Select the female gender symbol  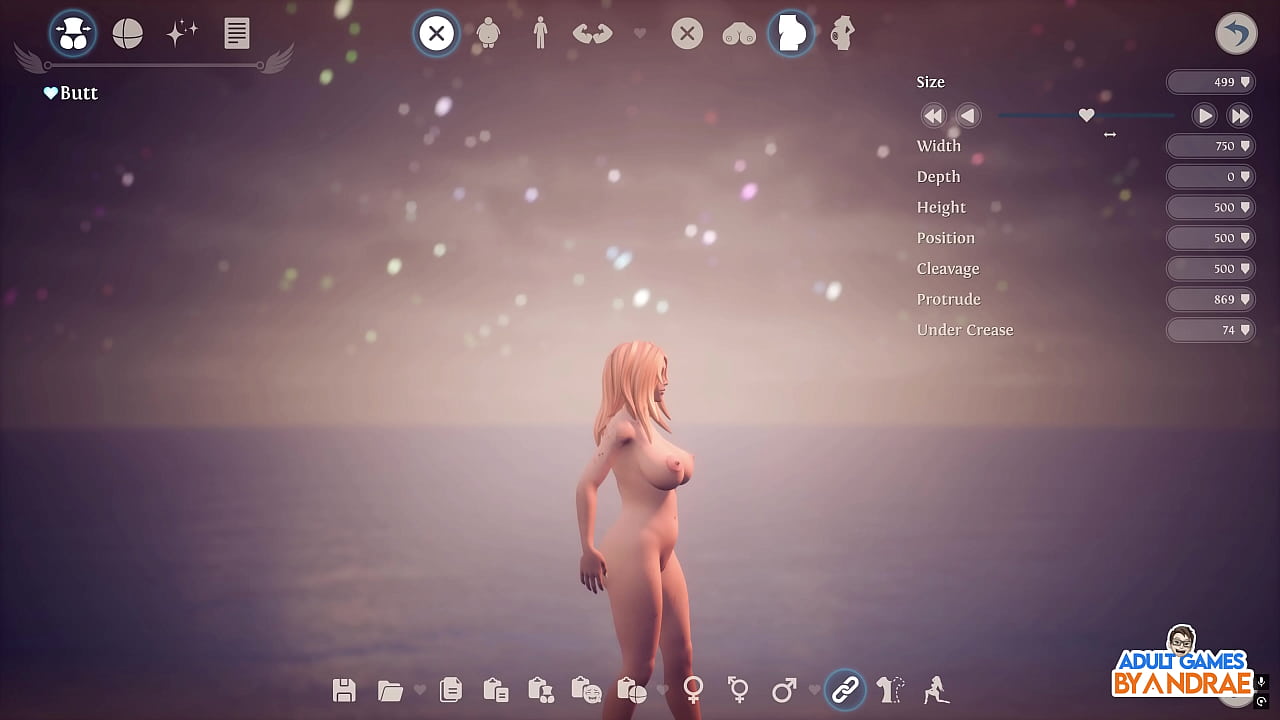pos(693,689)
